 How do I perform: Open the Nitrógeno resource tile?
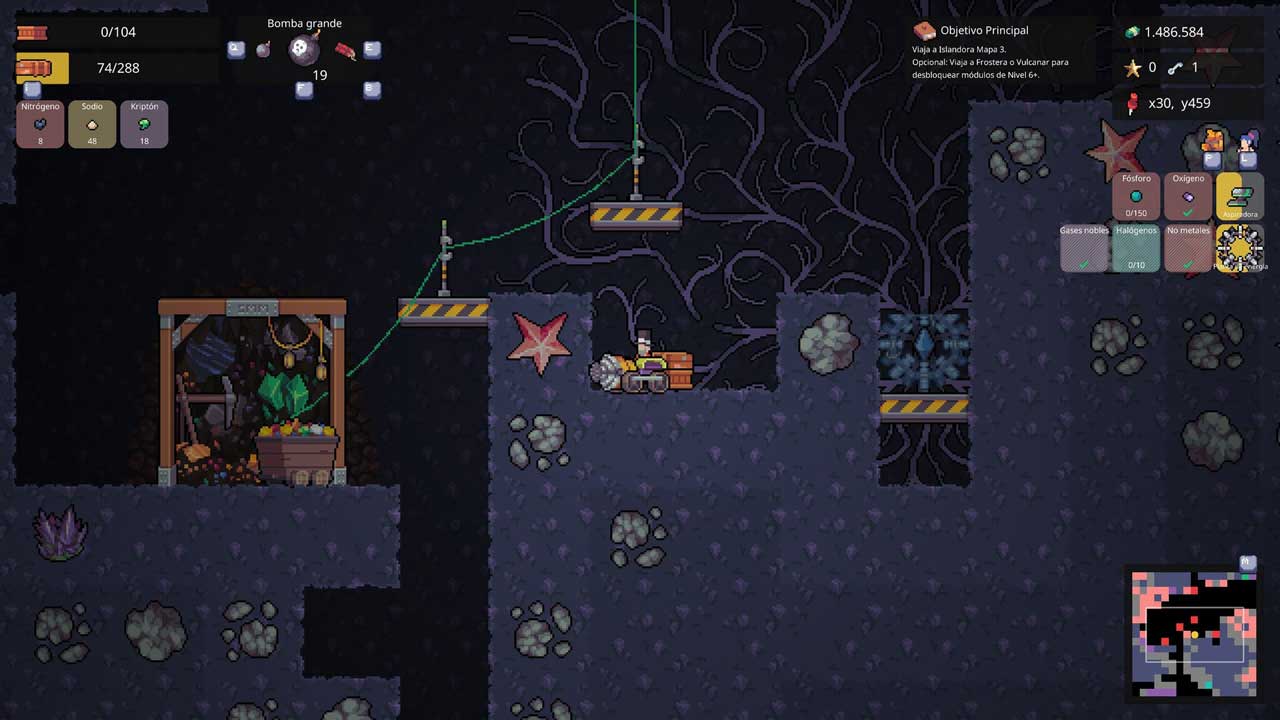point(40,124)
